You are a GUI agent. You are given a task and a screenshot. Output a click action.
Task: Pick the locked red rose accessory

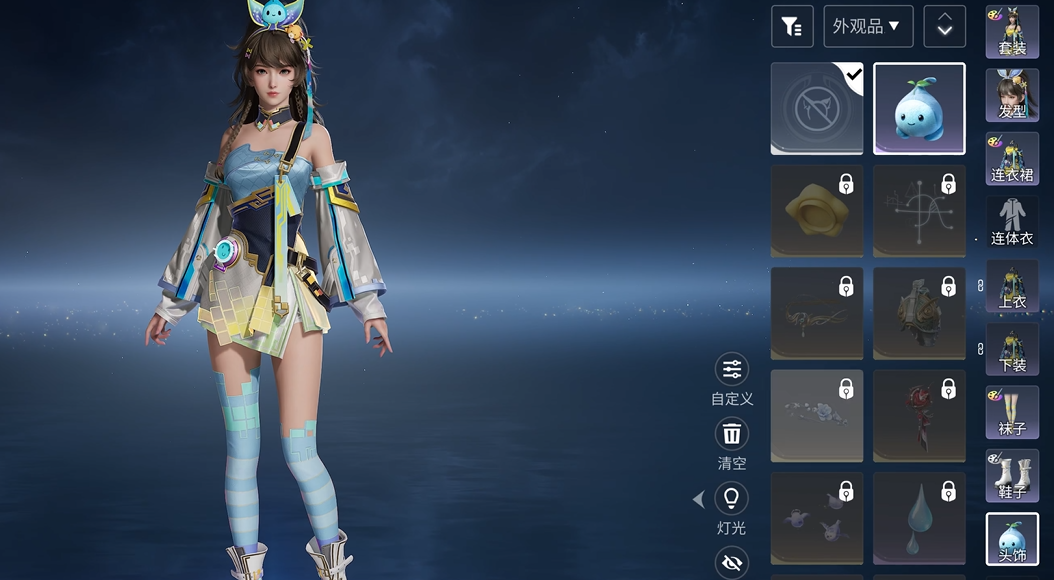point(919,416)
